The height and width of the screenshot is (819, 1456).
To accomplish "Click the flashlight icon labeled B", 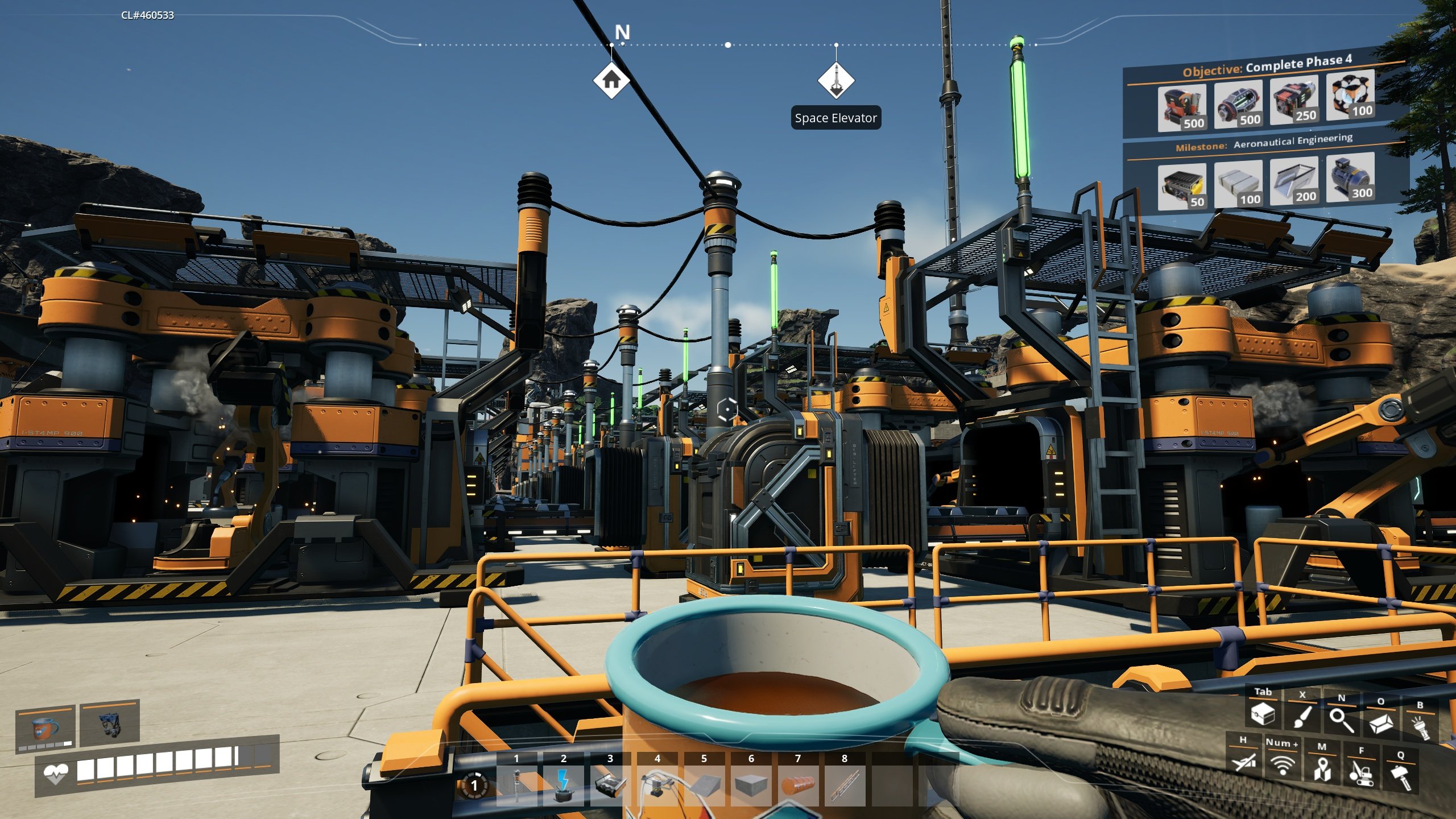I will pos(1423,728).
